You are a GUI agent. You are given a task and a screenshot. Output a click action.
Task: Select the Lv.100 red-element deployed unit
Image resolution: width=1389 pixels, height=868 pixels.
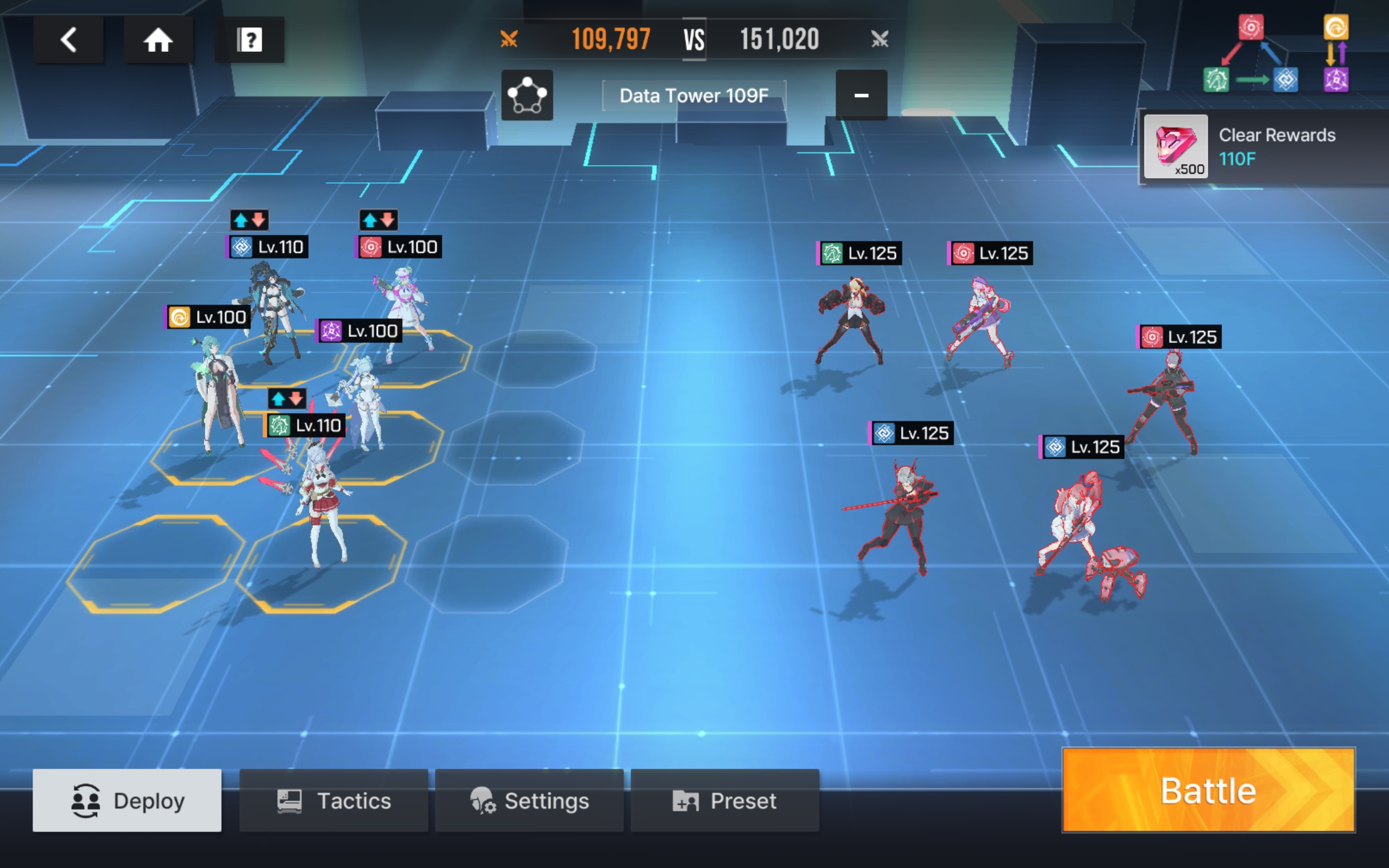click(404, 307)
